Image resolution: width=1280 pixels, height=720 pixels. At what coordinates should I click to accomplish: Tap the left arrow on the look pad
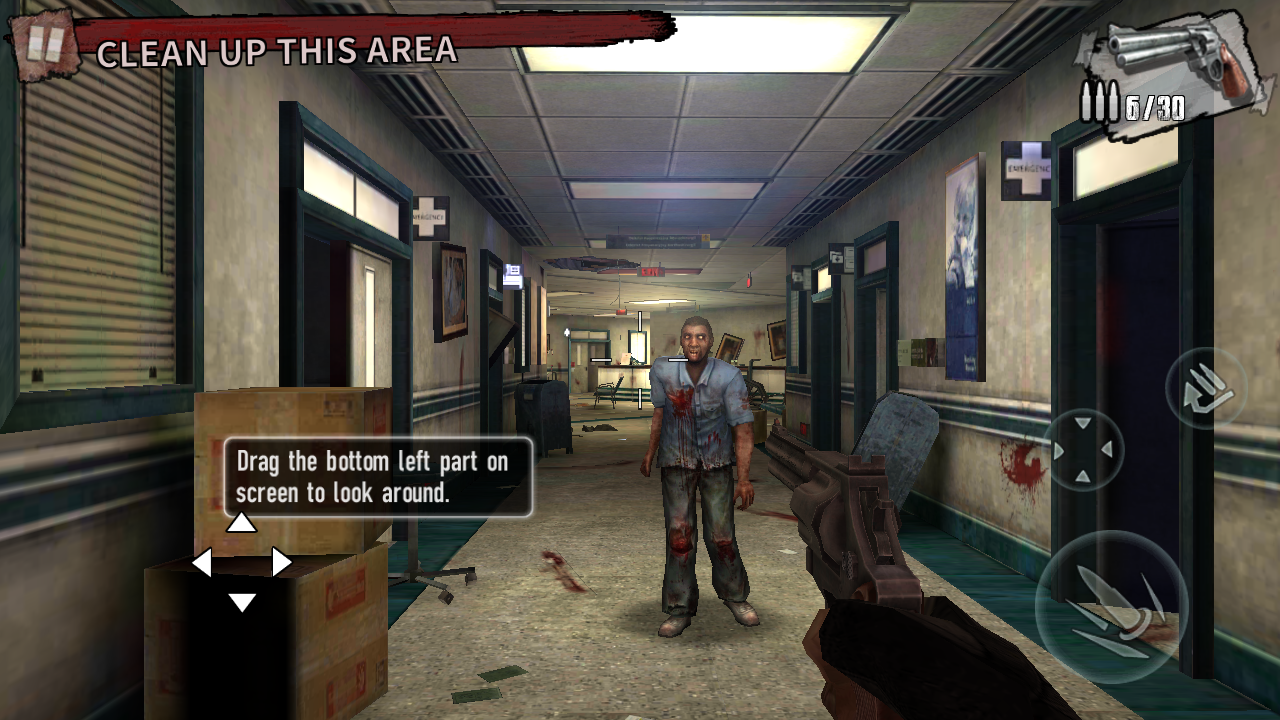pyautogui.click(x=201, y=562)
